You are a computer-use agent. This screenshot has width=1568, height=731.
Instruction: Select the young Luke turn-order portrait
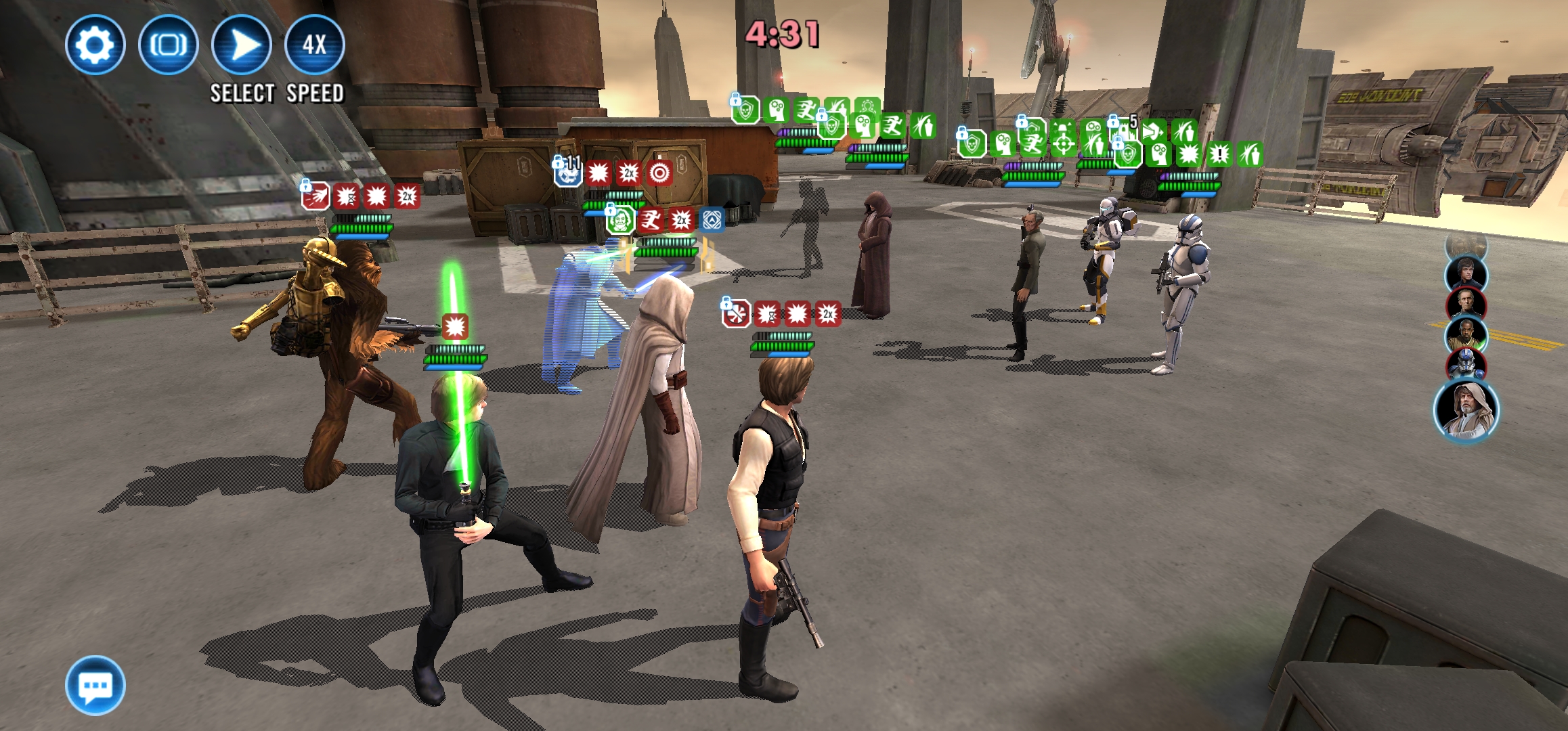pos(1466,273)
